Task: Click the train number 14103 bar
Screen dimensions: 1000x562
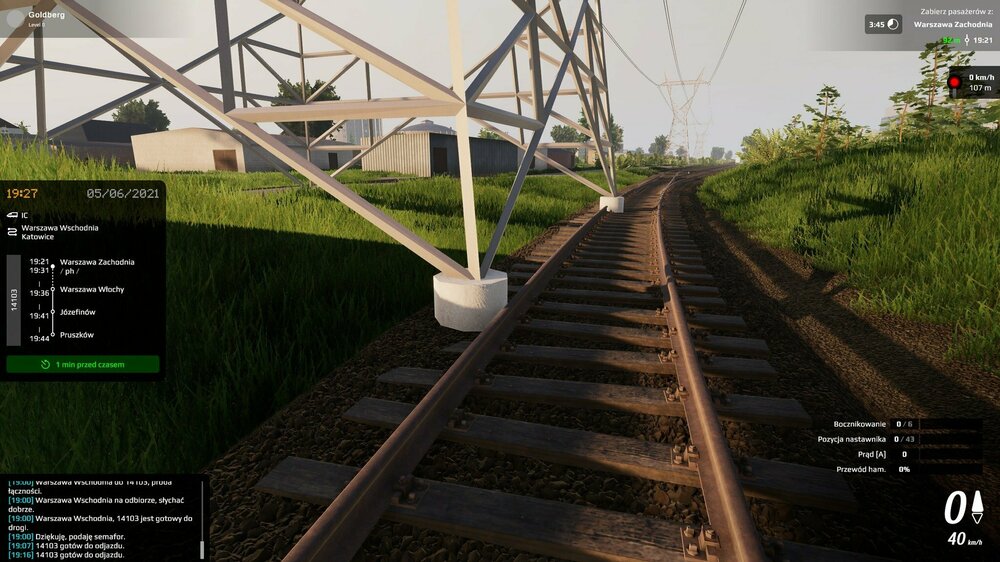Action: (14, 301)
